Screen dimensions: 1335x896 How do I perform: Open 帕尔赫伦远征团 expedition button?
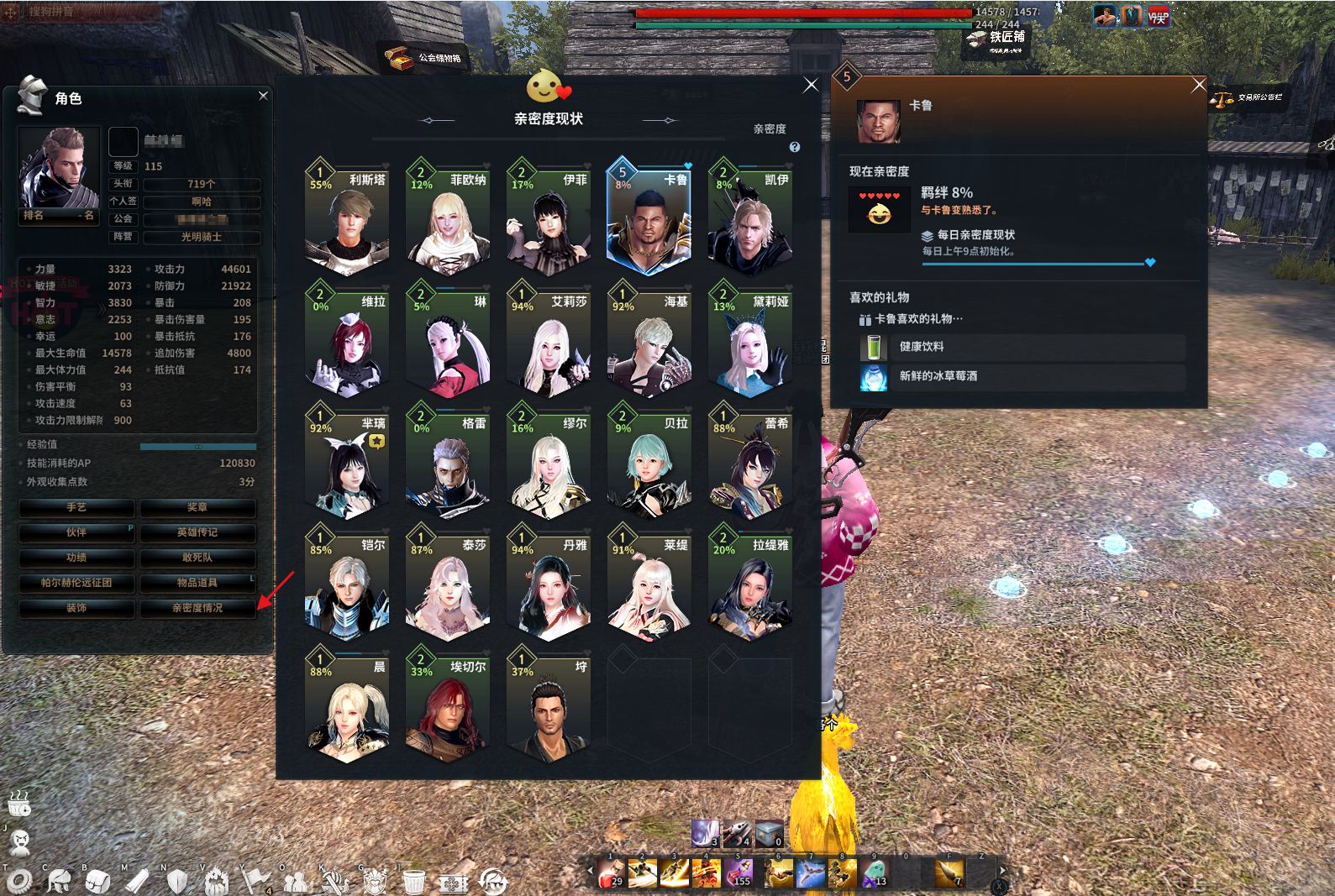tap(76, 582)
